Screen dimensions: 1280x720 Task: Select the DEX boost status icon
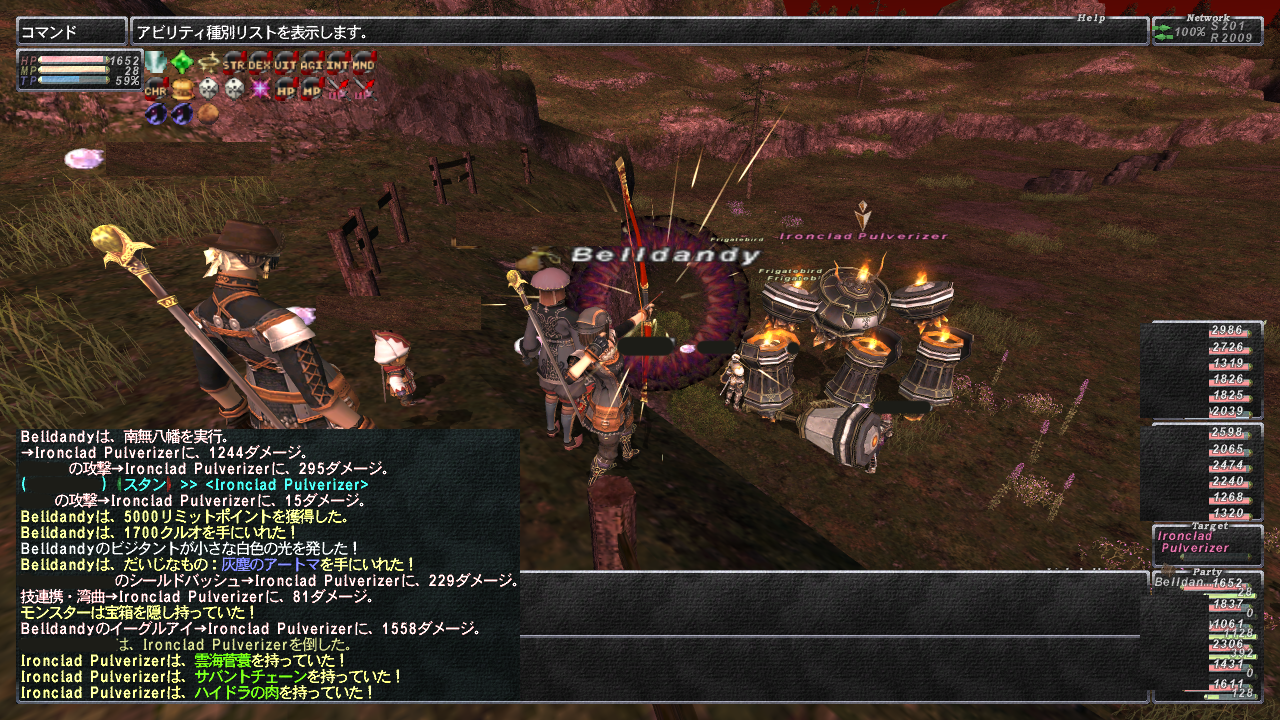[x=260, y=64]
